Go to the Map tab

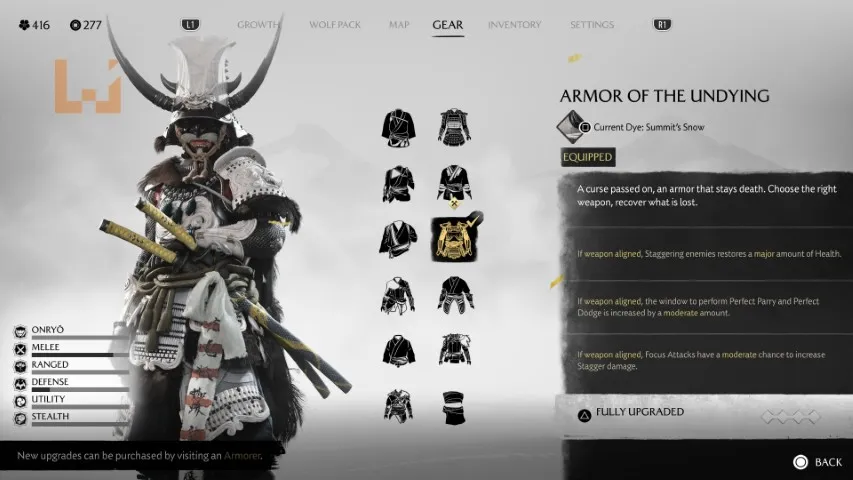399,25
